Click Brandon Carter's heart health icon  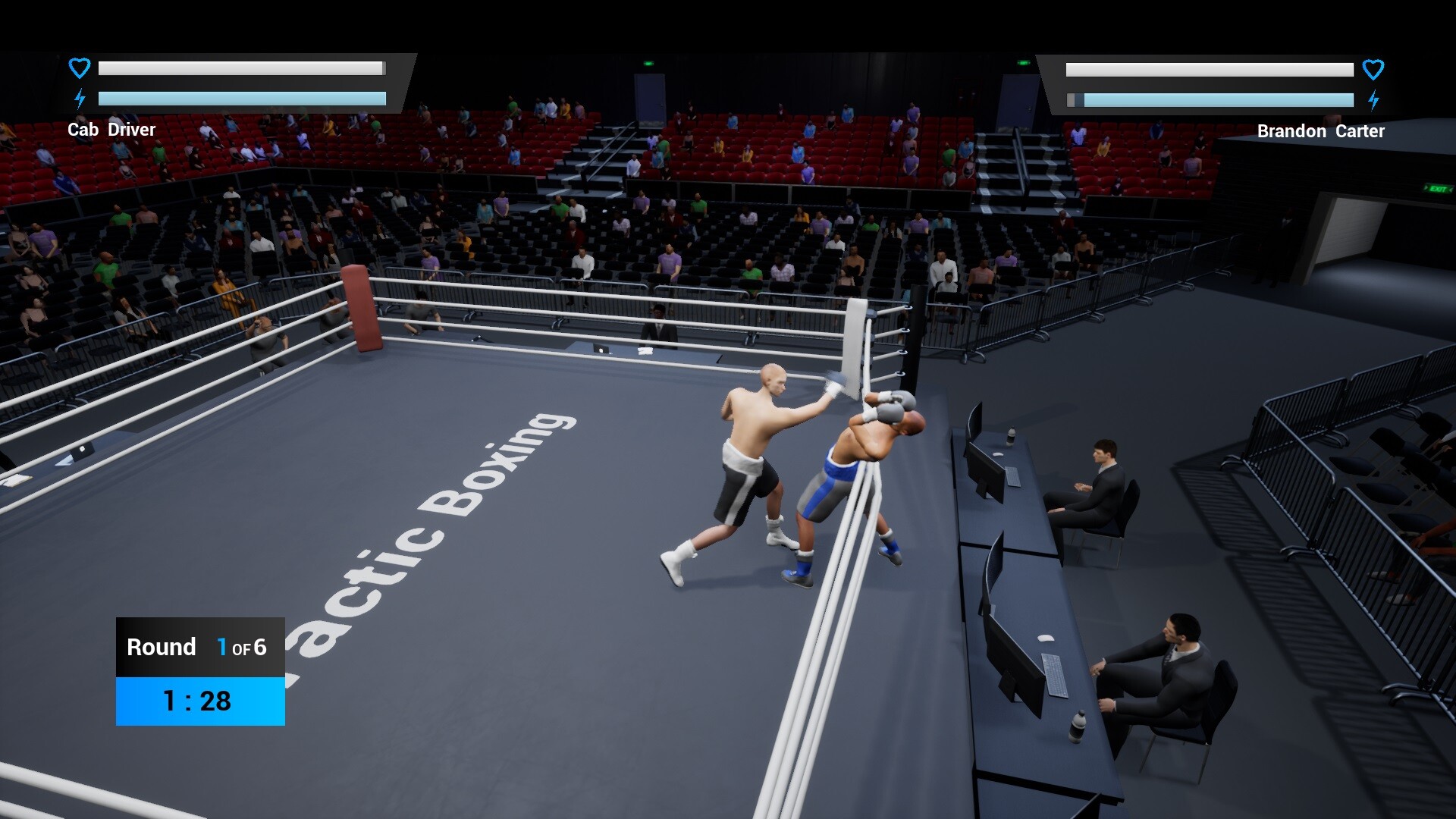[x=1373, y=69]
